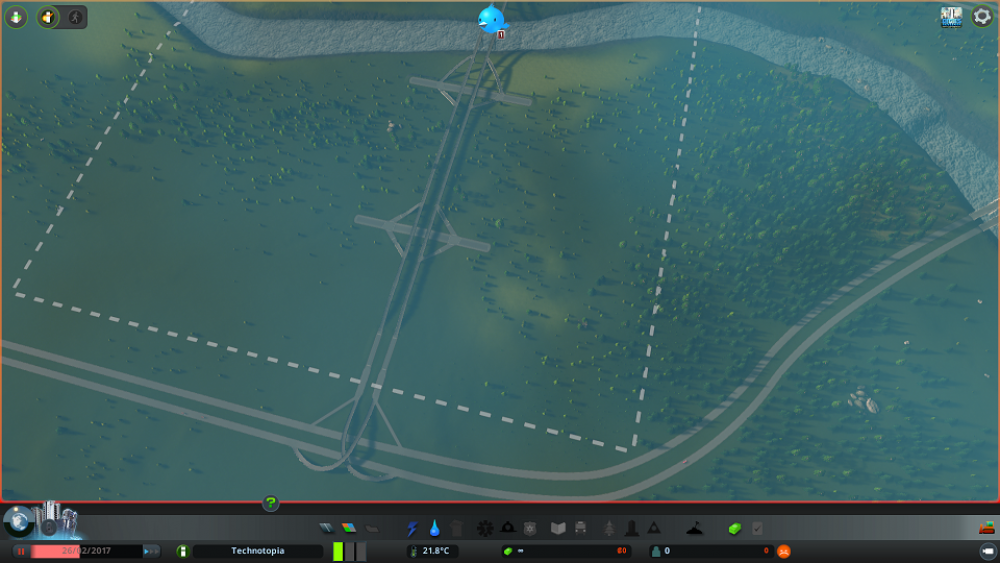Toggle the free camera mode button
The height and width of the screenshot is (563, 1000).
(x=986, y=551)
